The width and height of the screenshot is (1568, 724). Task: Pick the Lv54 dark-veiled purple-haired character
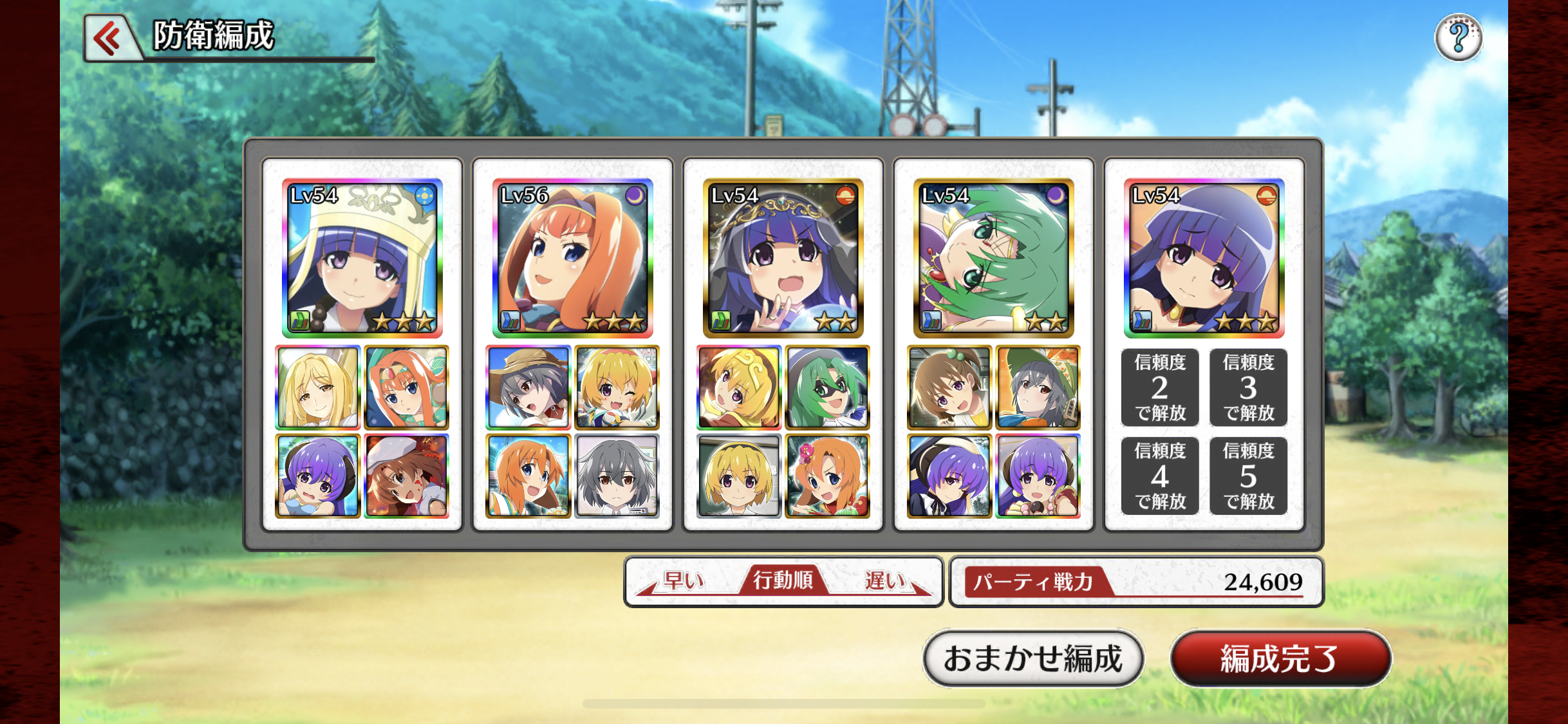tap(783, 257)
